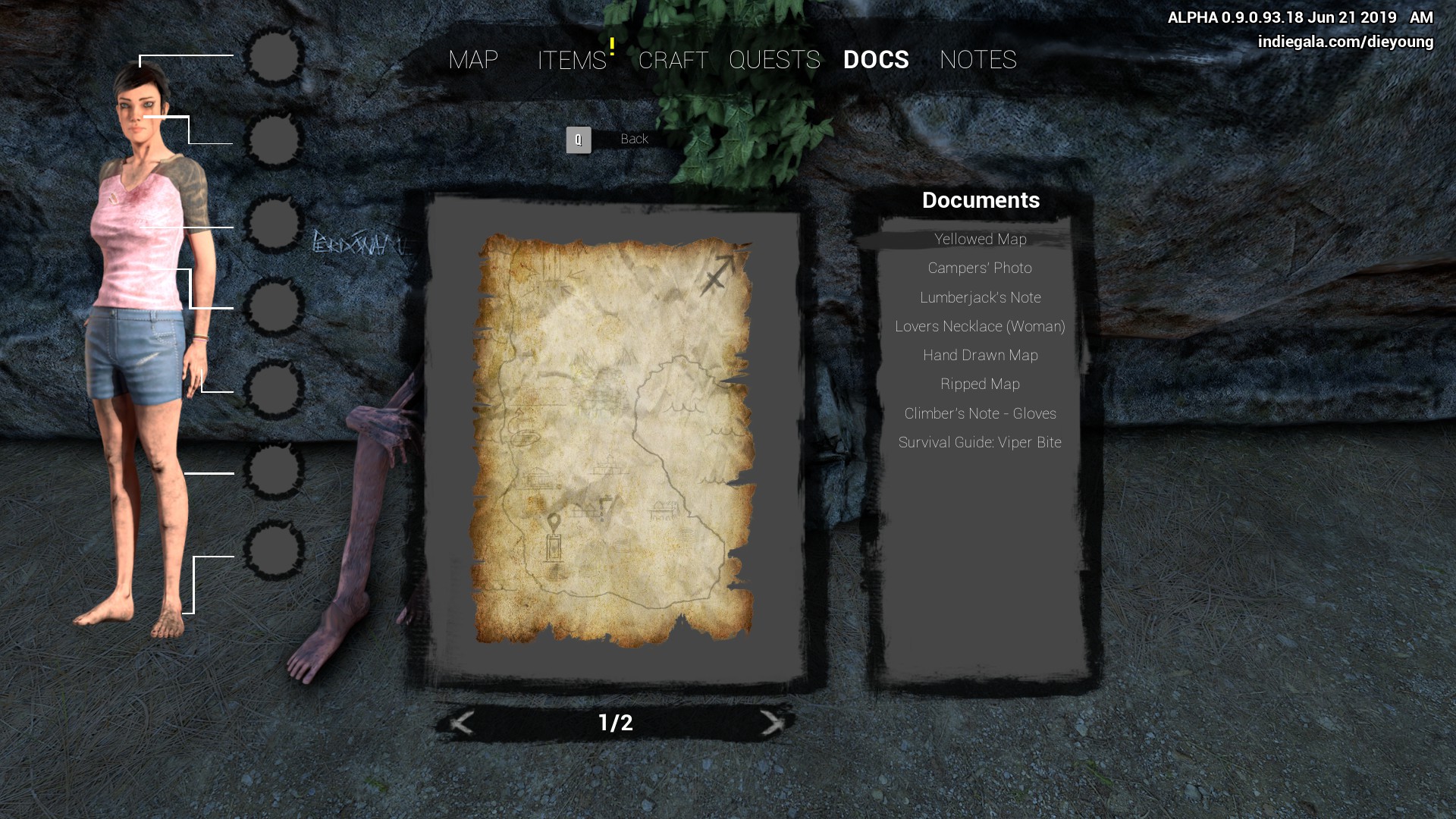This screenshot has height=819, width=1456.
Task: Select the Yellowed Map document
Action: [980, 240]
